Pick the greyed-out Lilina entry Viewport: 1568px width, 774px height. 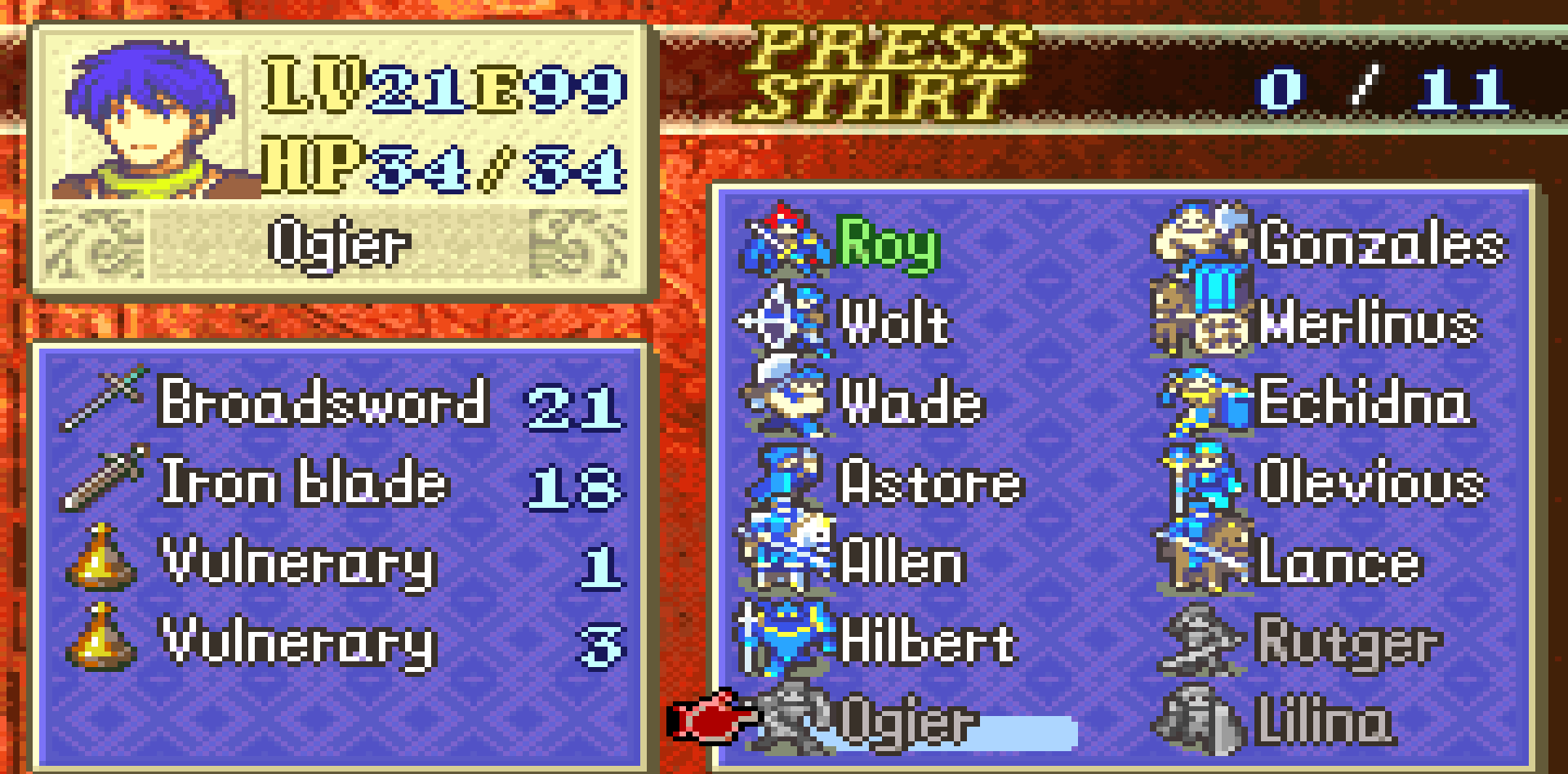1323,722
